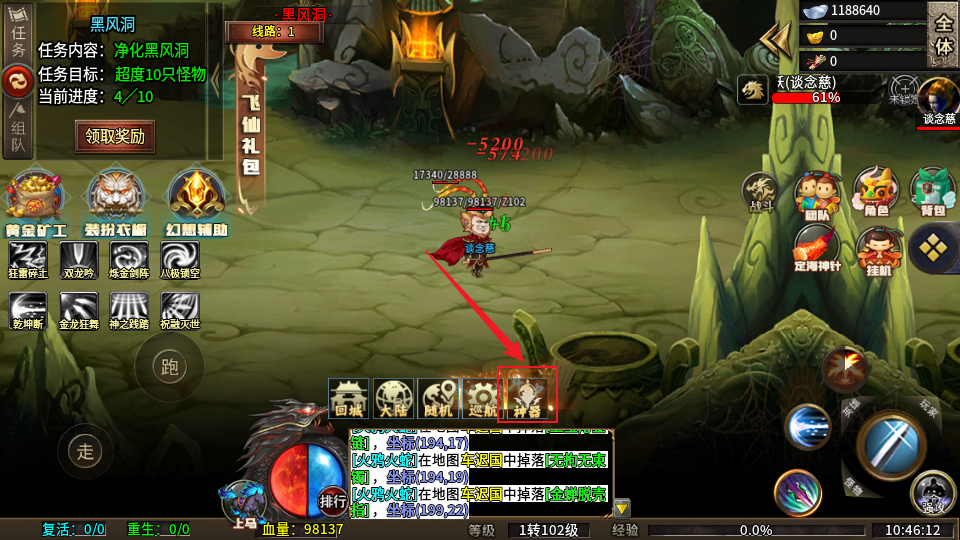Start auto-patrol with 巡航
The image size is (960, 540).
click(x=481, y=399)
